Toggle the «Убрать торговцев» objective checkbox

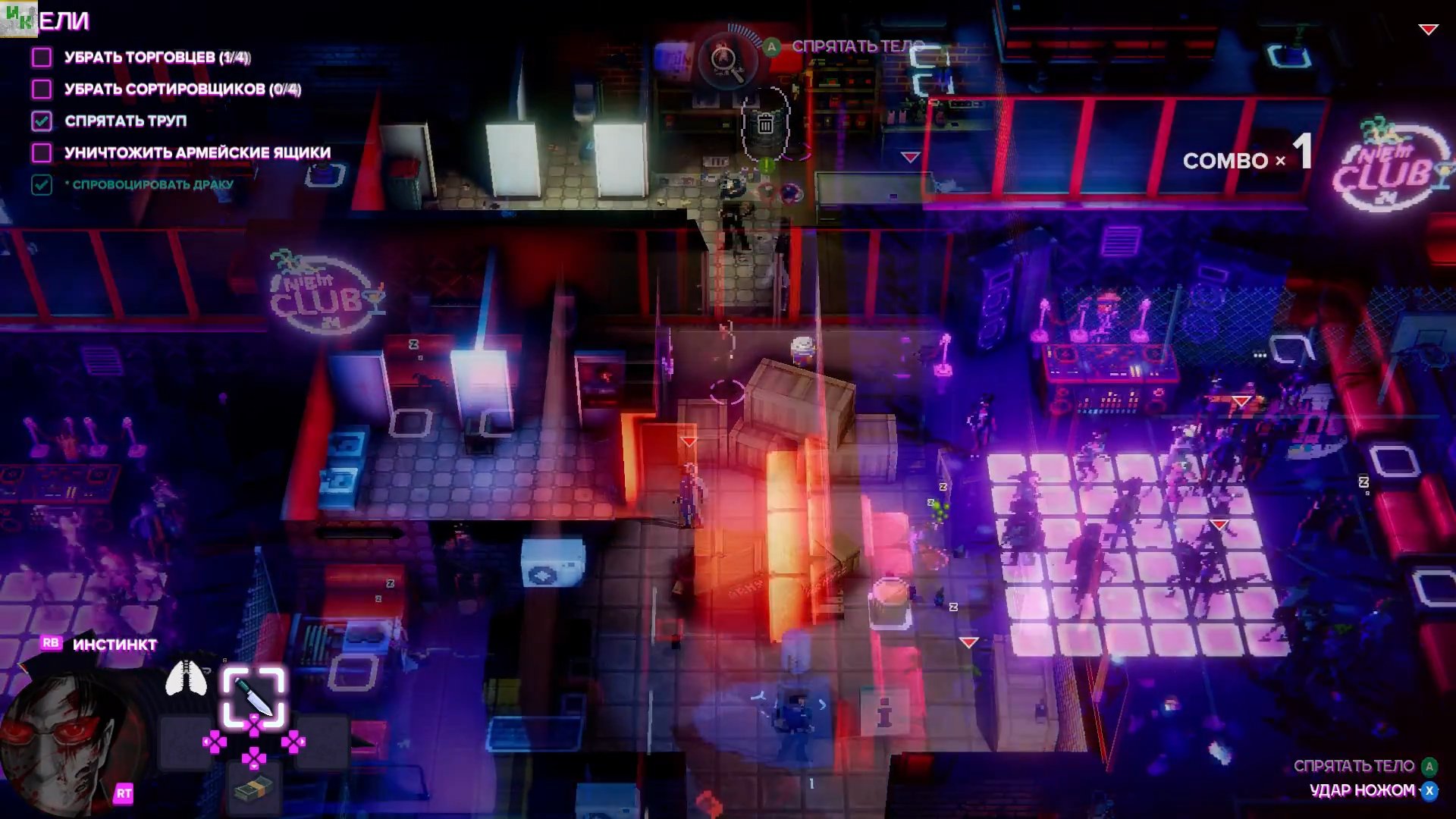point(42,57)
